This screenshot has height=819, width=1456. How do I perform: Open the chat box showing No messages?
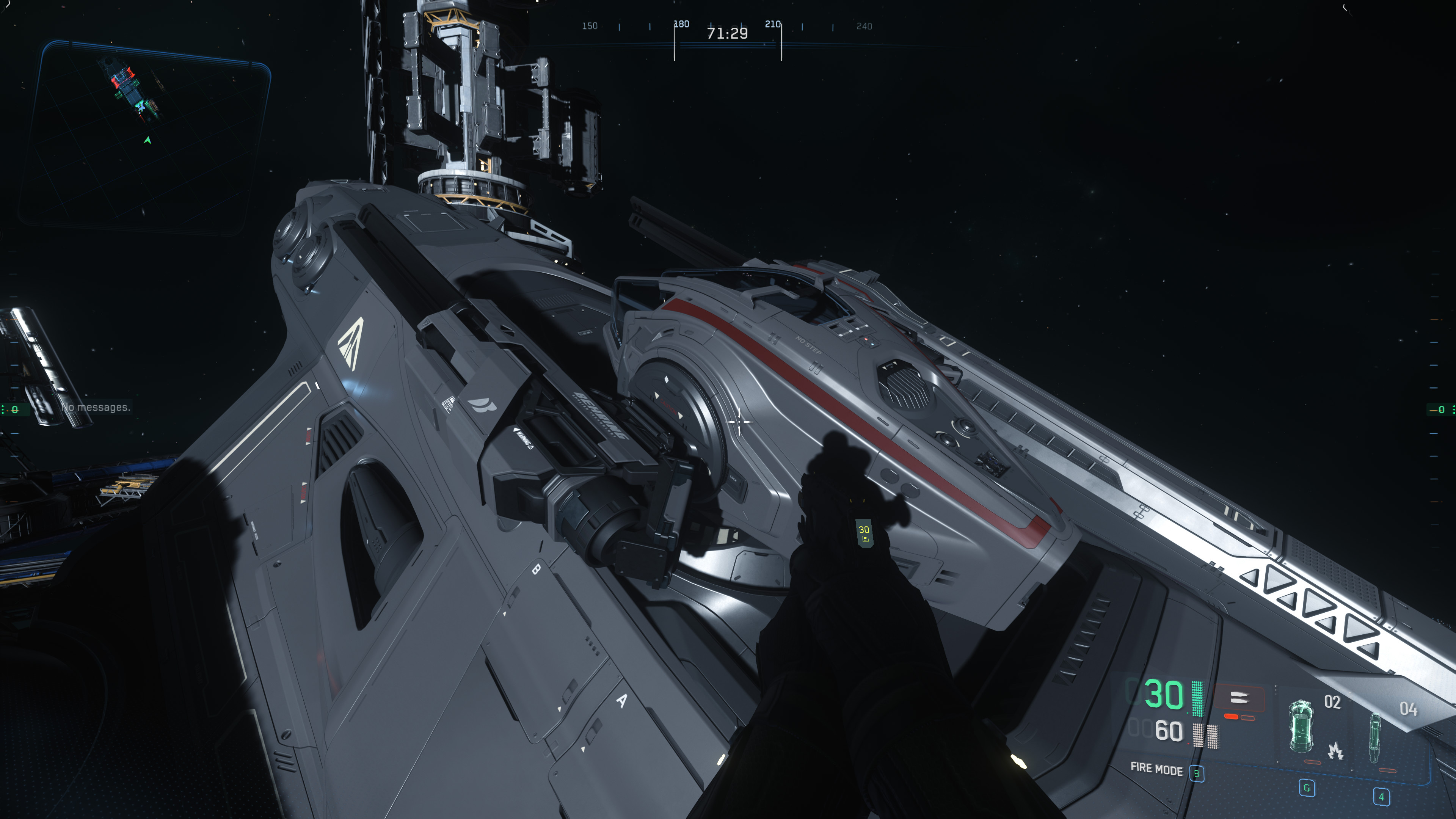click(96, 408)
